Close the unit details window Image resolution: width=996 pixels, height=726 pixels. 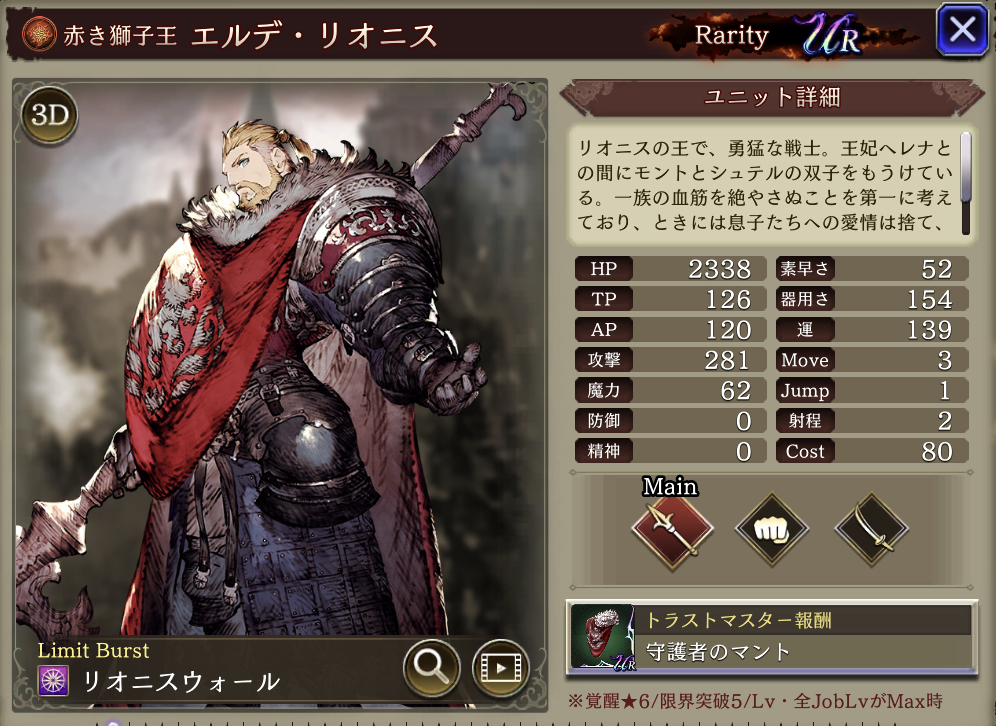tap(961, 30)
